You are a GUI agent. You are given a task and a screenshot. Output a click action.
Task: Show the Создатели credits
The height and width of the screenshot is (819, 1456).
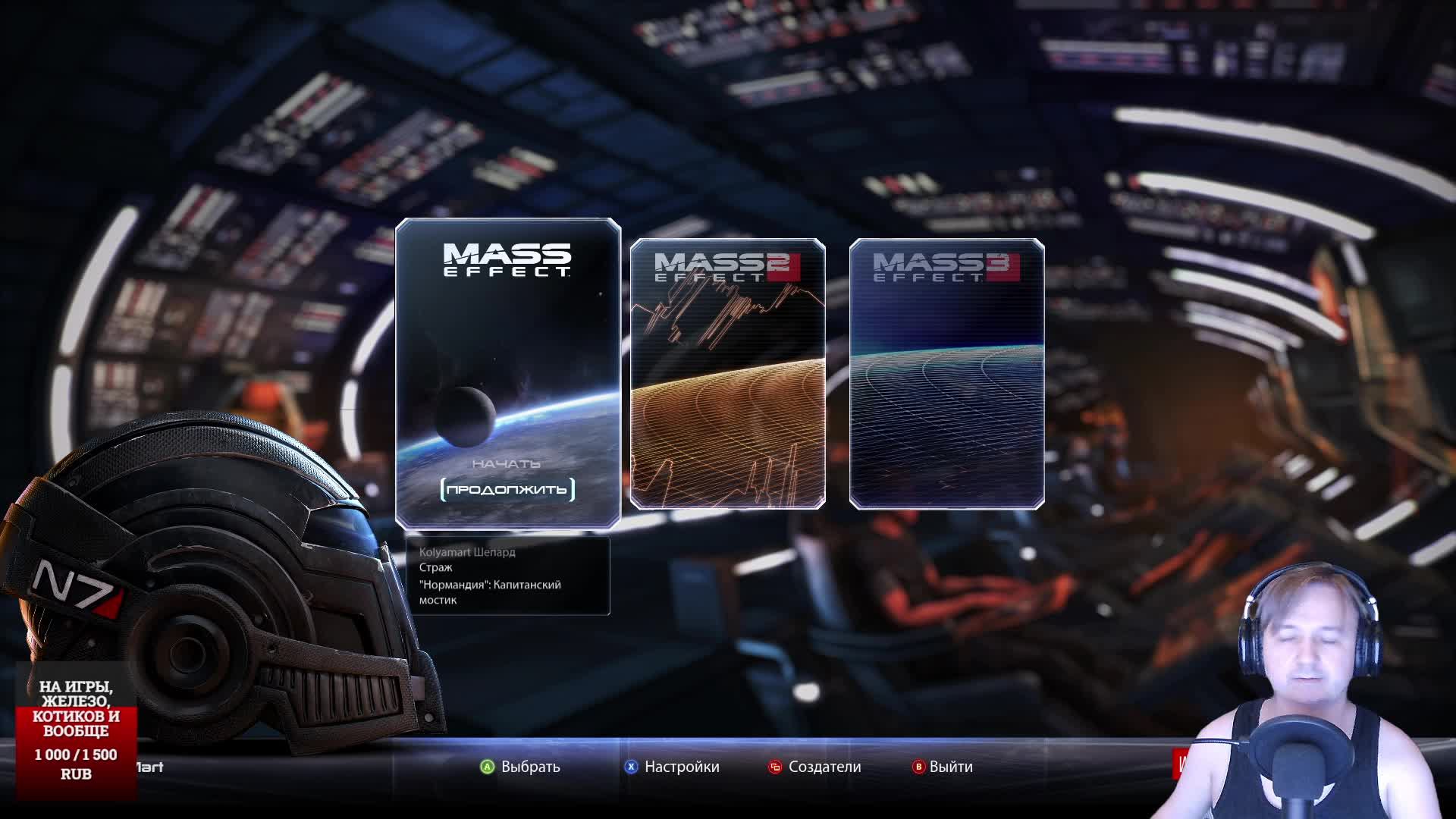(x=815, y=767)
